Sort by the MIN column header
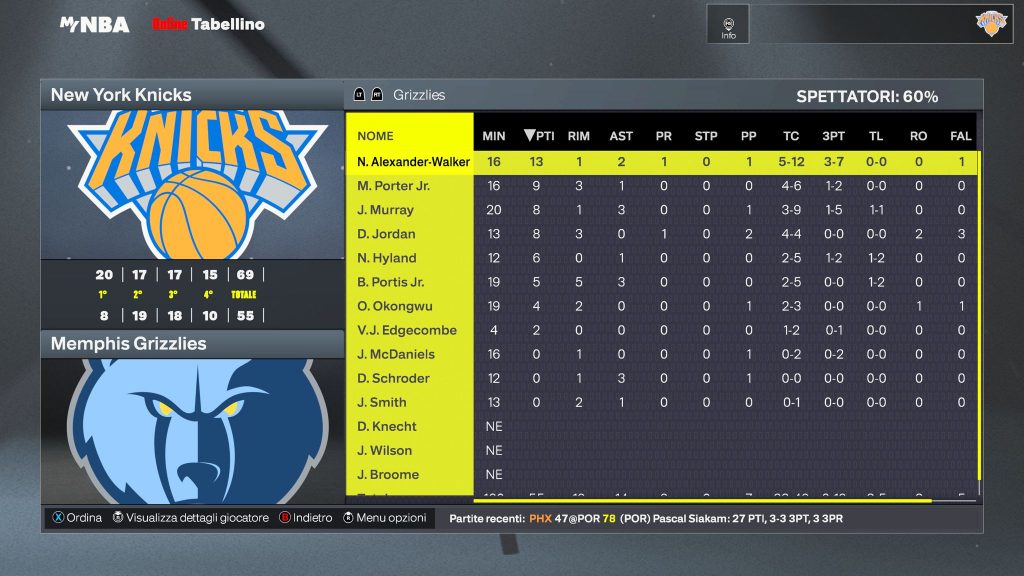 pyautogui.click(x=494, y=136)
